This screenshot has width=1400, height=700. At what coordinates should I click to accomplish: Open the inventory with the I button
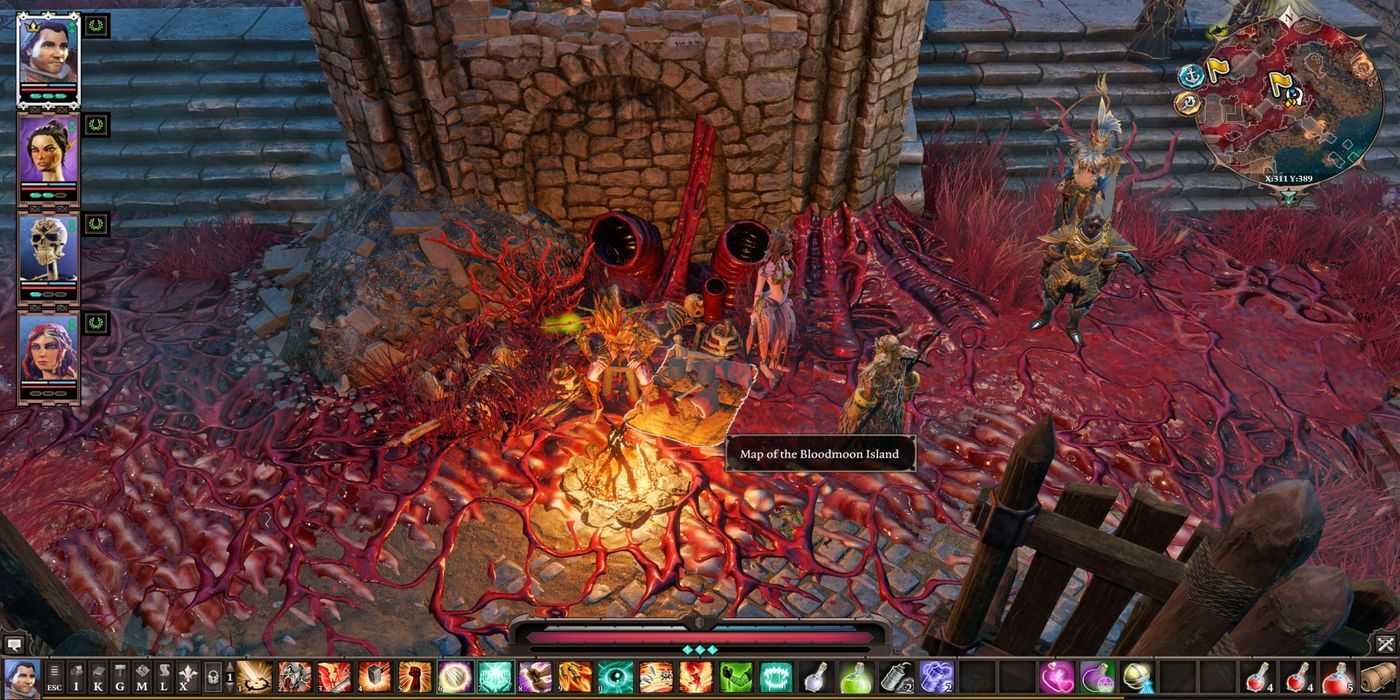click(76, 678)
